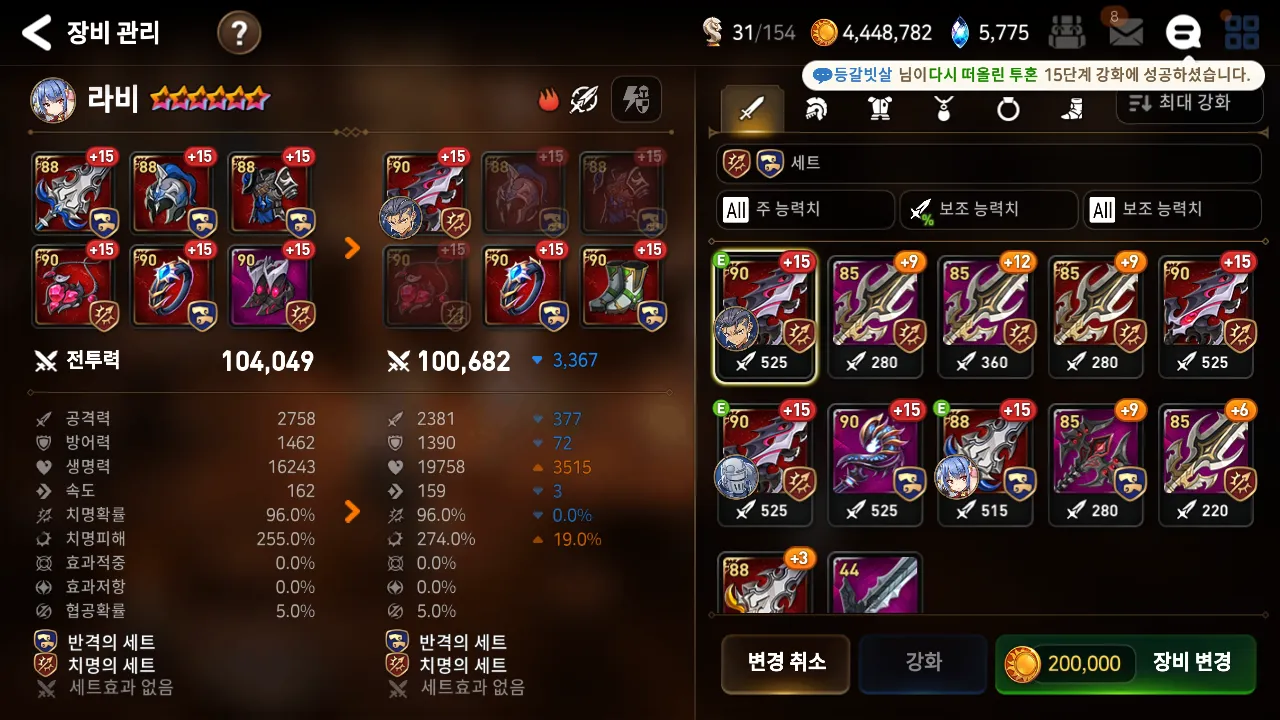Open the rightmost 보조 능력치 All filter
This screenshot has width=1280, height=720.
coord(1170,209)
